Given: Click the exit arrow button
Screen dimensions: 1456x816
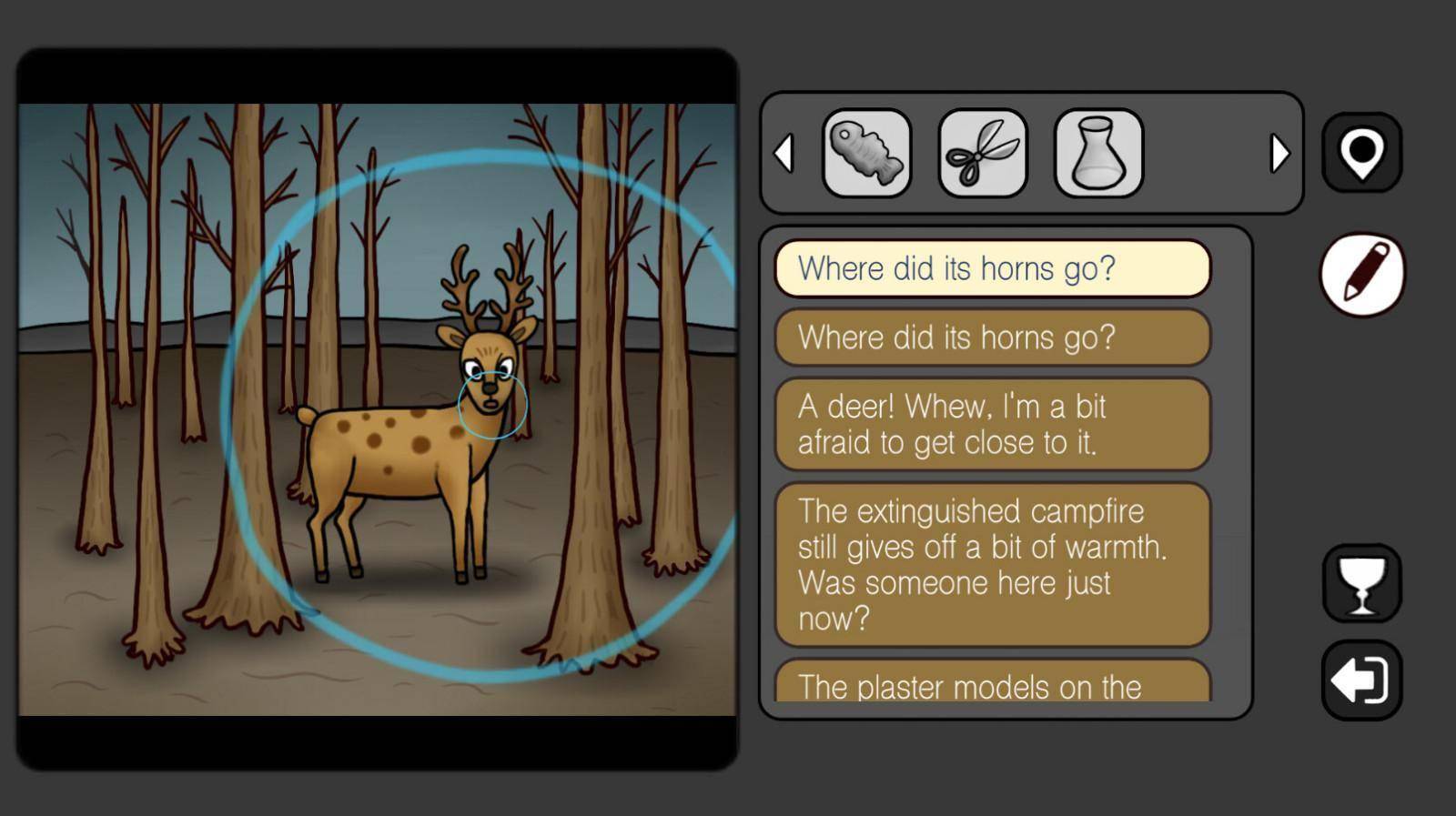Looking at the screenshot, I should point(1361,680).
